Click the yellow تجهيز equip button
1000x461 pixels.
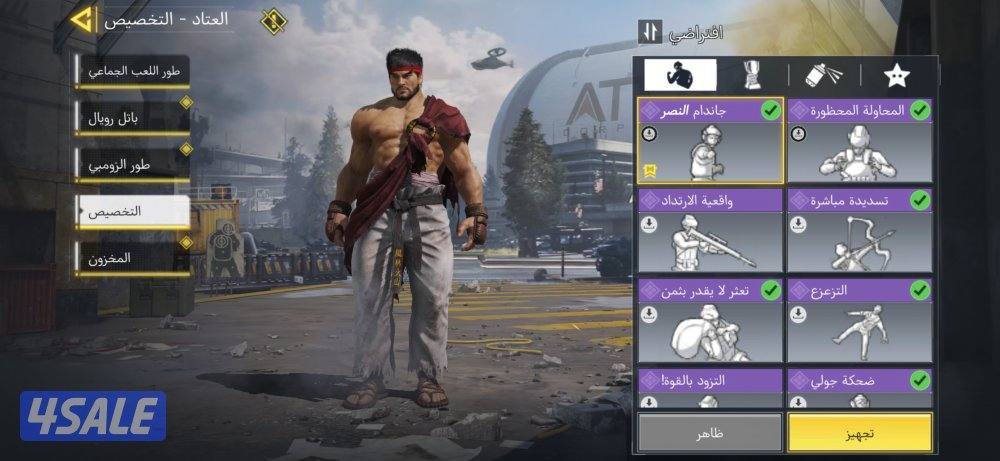pyautogui.click(x=859, y=432)
